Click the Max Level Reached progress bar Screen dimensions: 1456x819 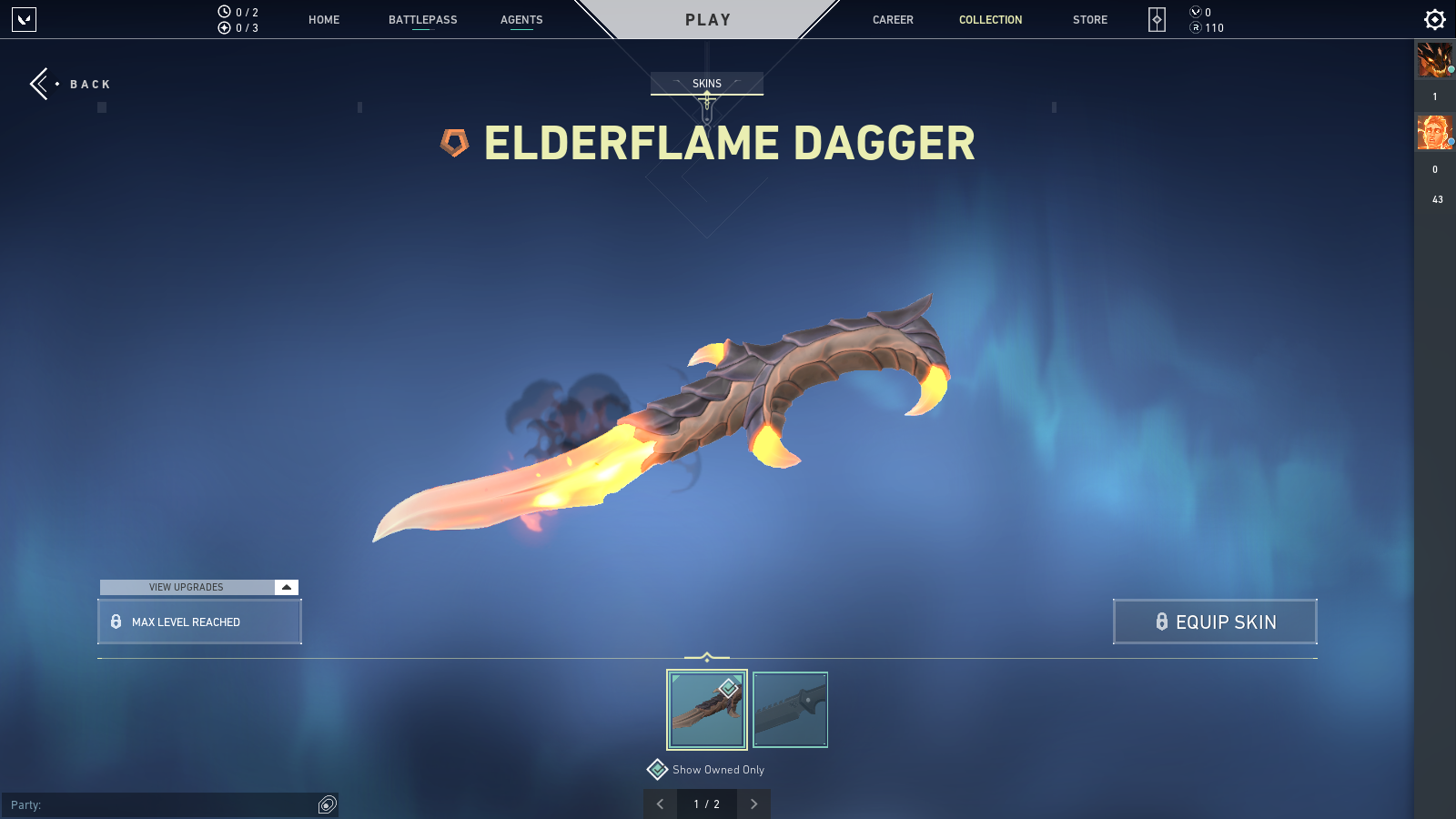199,622
